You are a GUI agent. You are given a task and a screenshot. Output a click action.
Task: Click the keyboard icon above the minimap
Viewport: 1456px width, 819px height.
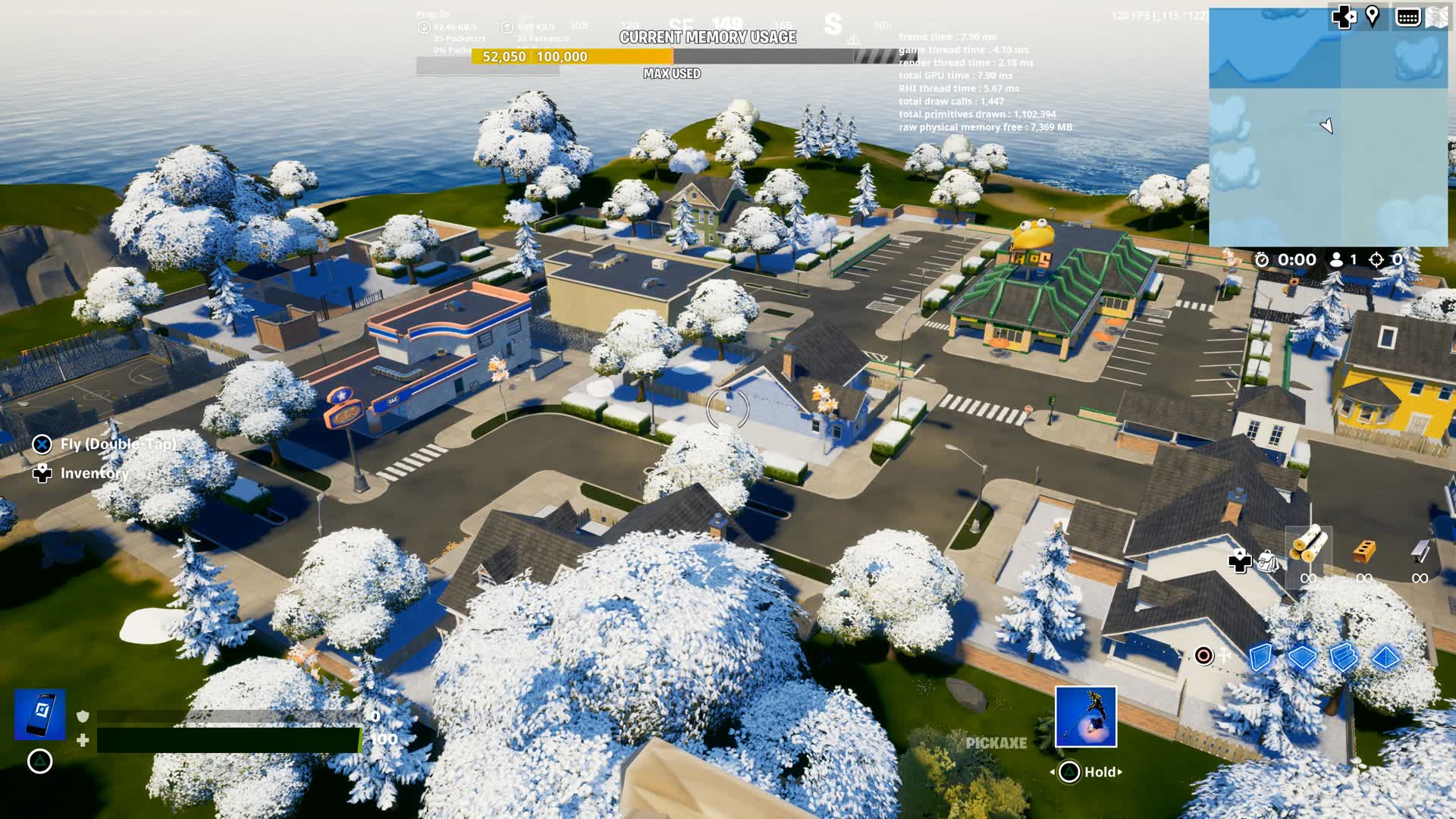pyautogui.click(x=1407, y=17)
